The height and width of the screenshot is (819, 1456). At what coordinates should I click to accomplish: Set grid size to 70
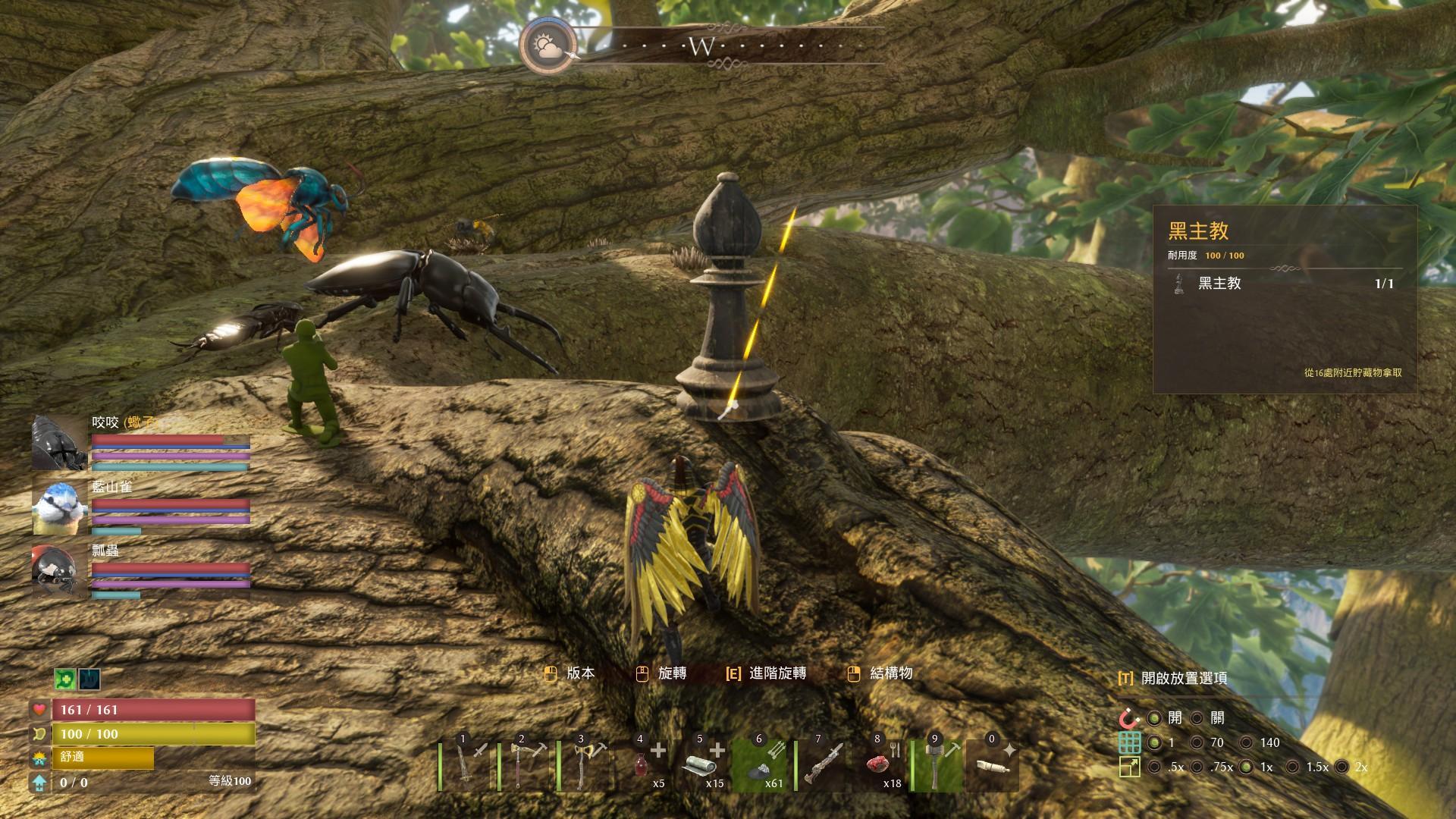[1197, 742]
